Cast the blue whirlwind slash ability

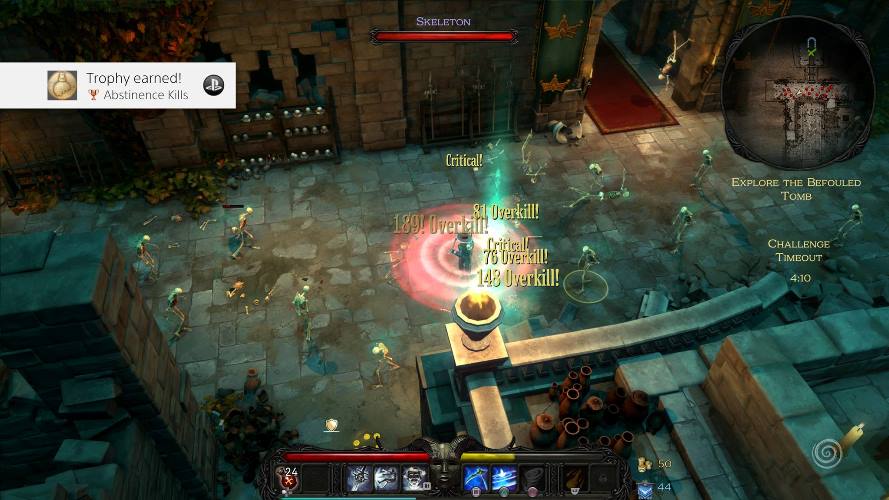(x=503, y=478)
